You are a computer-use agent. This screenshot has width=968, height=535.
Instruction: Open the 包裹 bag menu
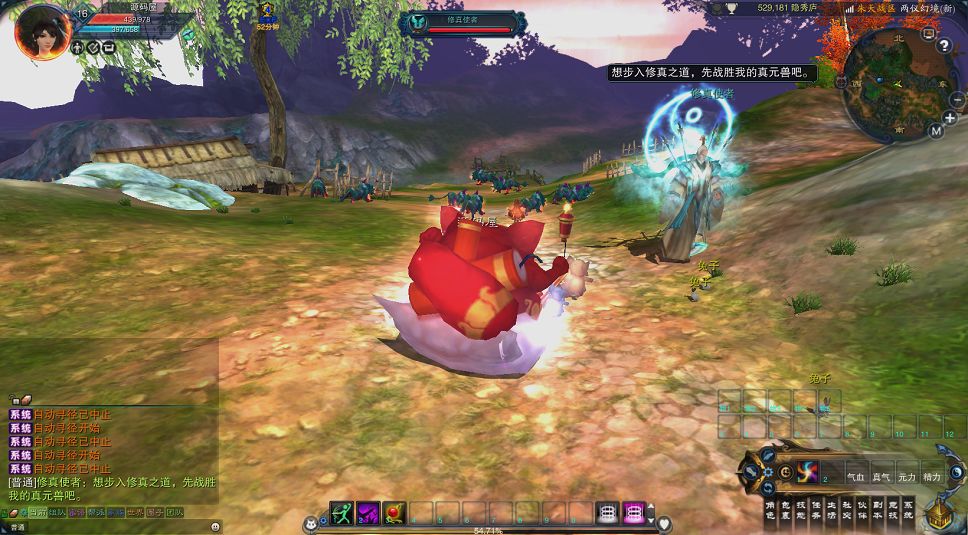click(x=786, y=509)
